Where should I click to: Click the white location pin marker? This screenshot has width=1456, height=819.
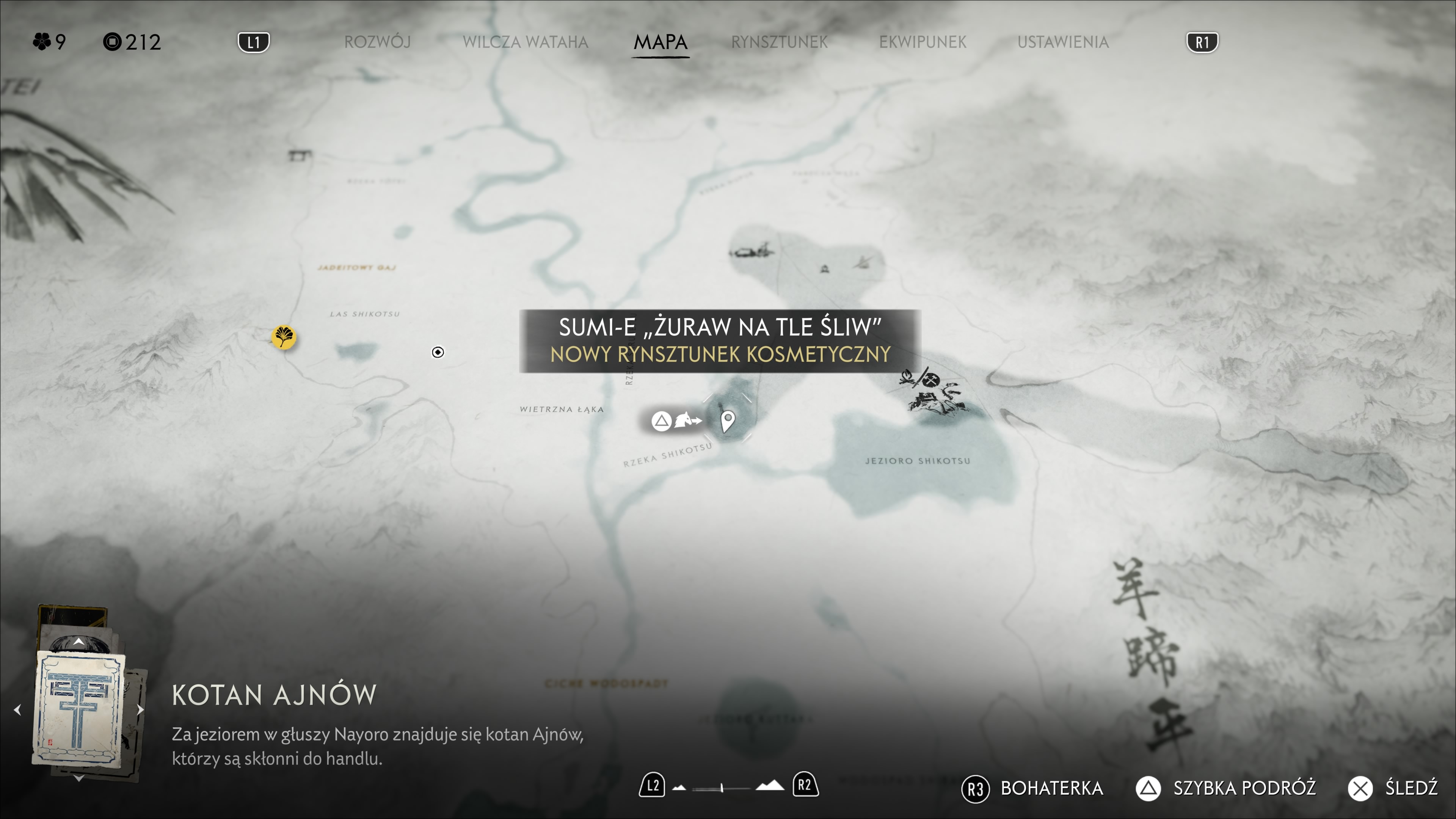click(728, 420)
